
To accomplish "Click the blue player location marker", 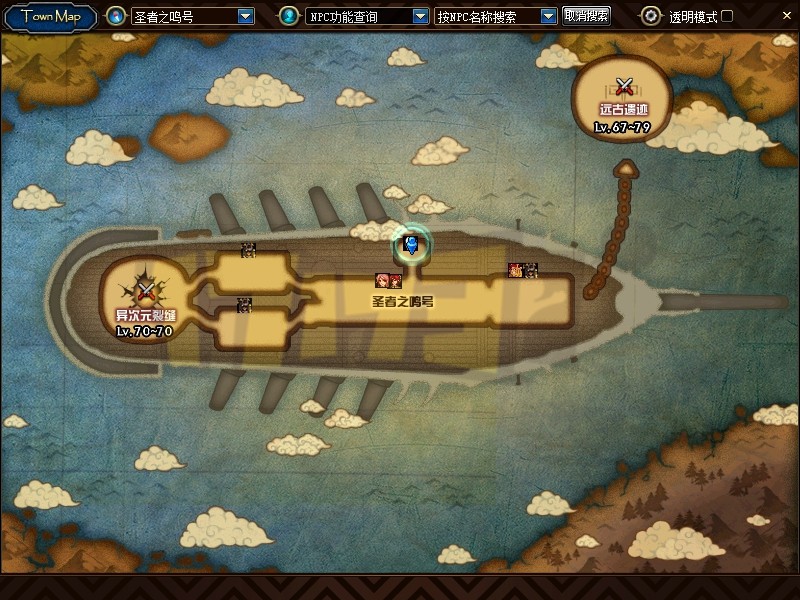I will pos(411,245).
